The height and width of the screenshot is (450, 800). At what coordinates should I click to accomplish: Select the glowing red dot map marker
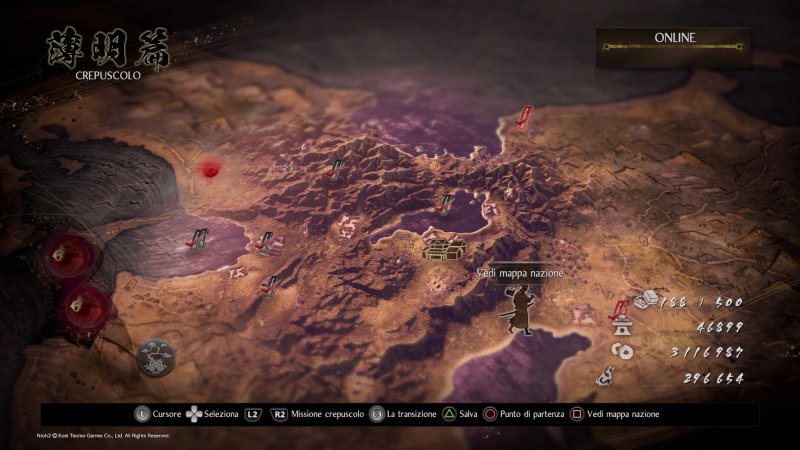point(209,169)
